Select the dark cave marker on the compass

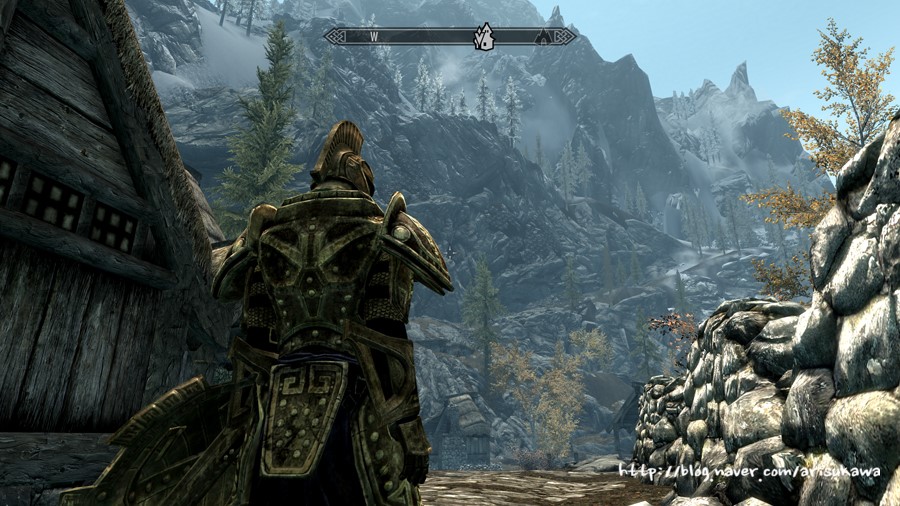coord(545,37)
